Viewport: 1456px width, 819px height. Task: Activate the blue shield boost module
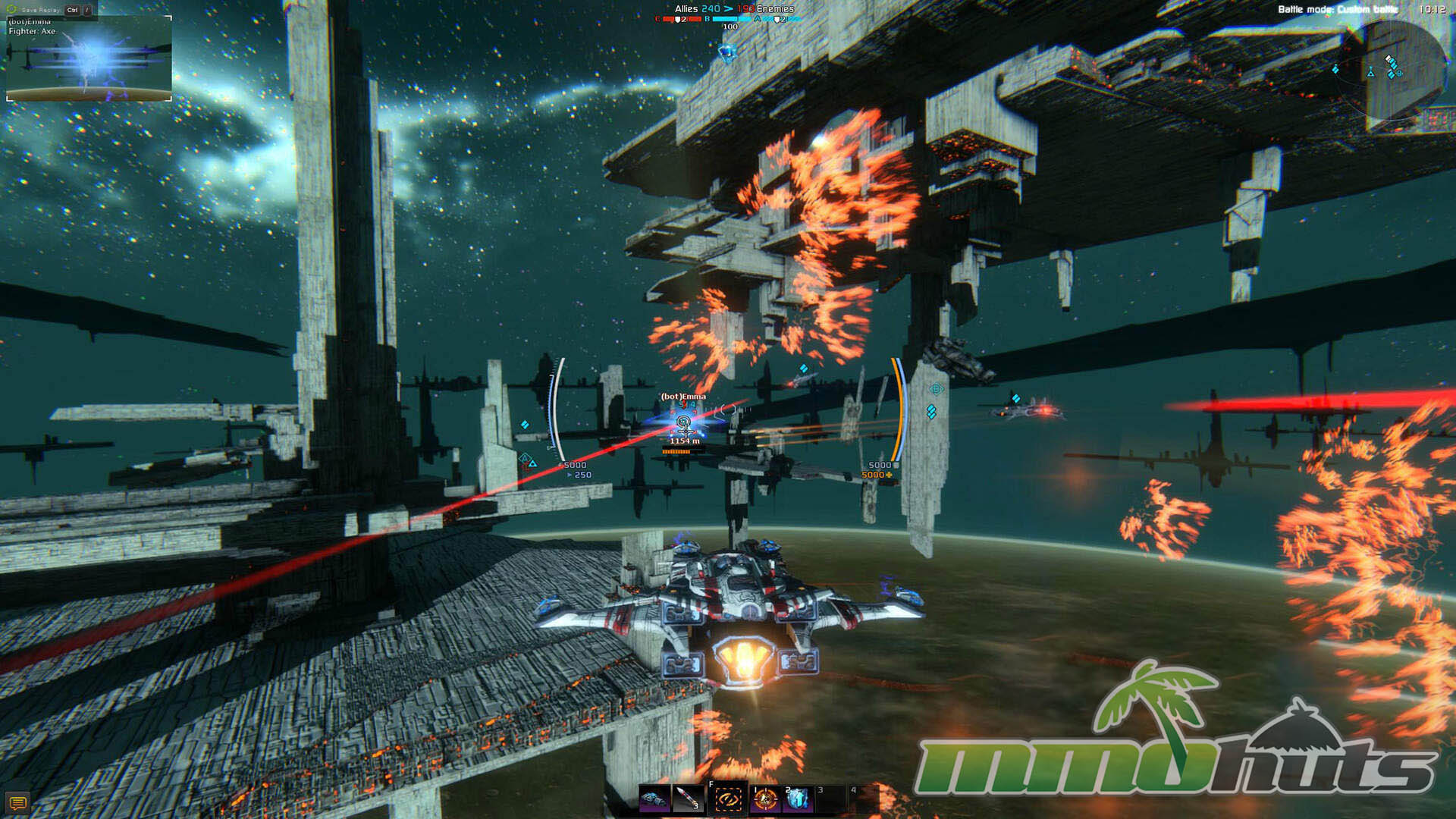coord(797,799)
